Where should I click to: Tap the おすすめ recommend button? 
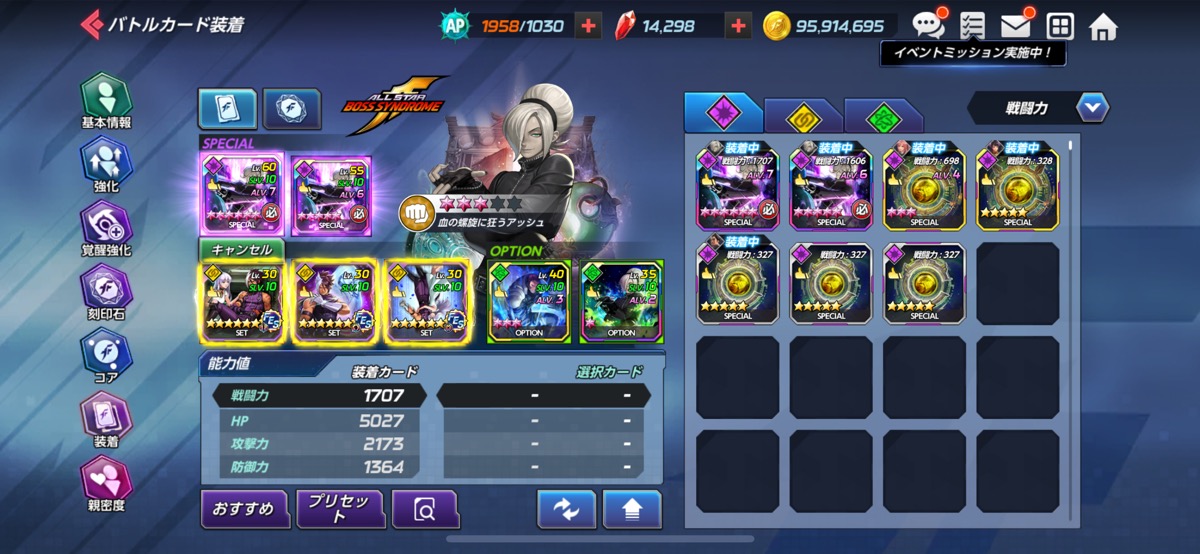pyautogui.click(x=244, y=510)
